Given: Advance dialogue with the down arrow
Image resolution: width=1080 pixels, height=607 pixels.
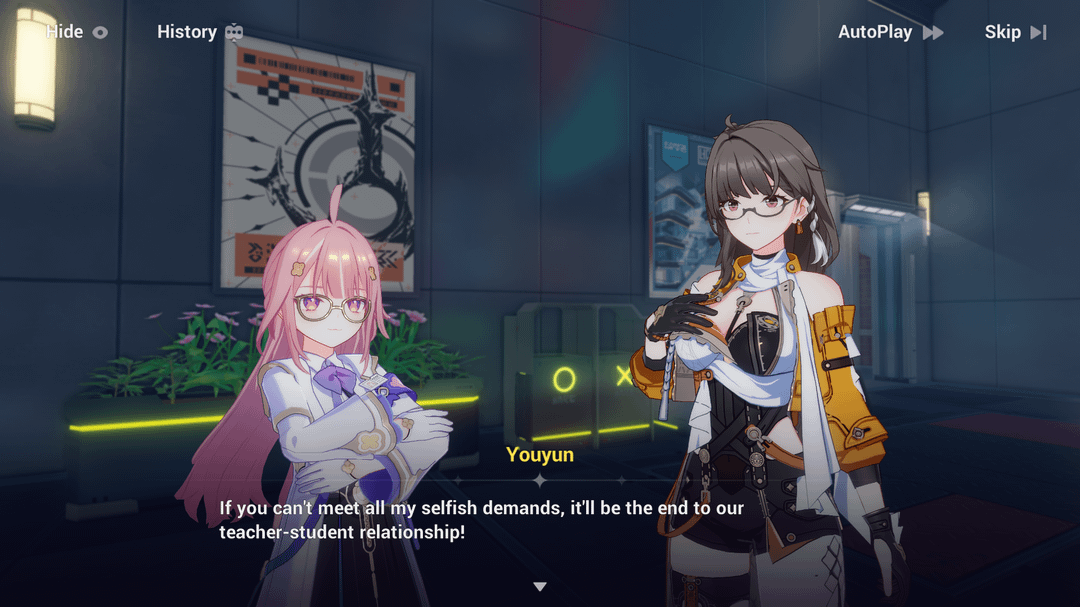Looking at the screenshot, I should click(x=540, y=586).
